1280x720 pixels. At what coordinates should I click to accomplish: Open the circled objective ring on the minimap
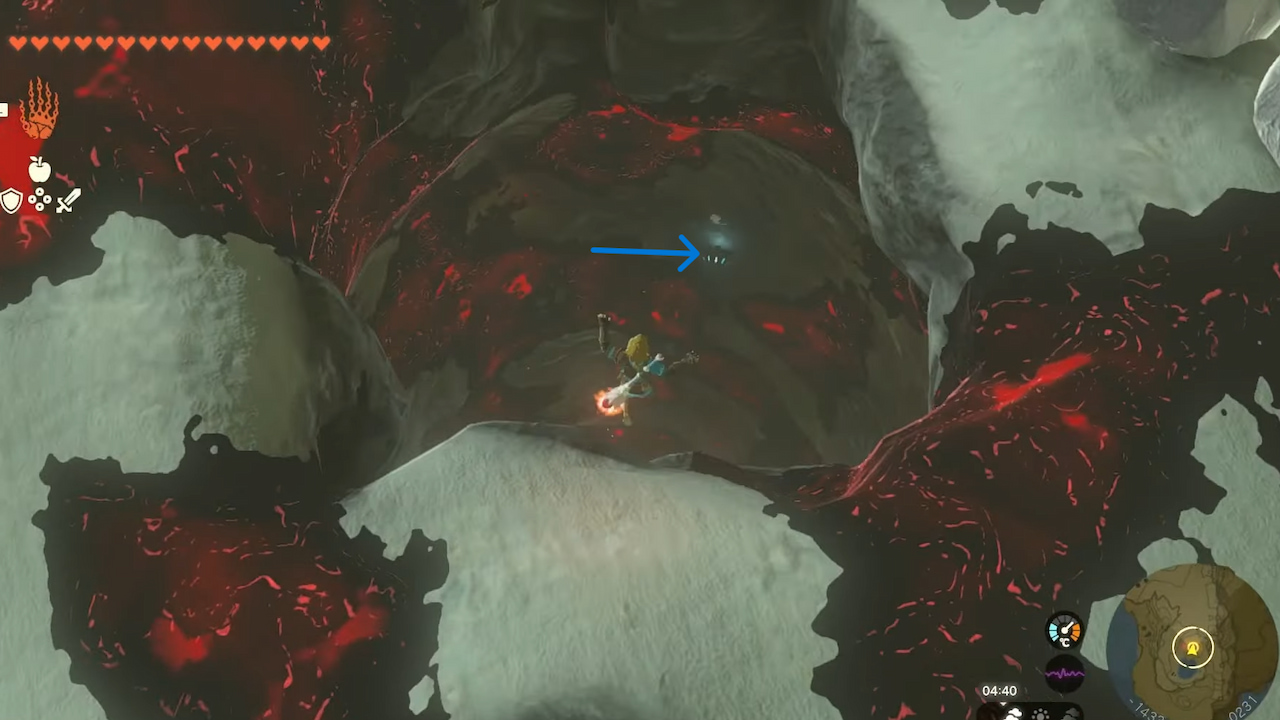click(1193, 648)
